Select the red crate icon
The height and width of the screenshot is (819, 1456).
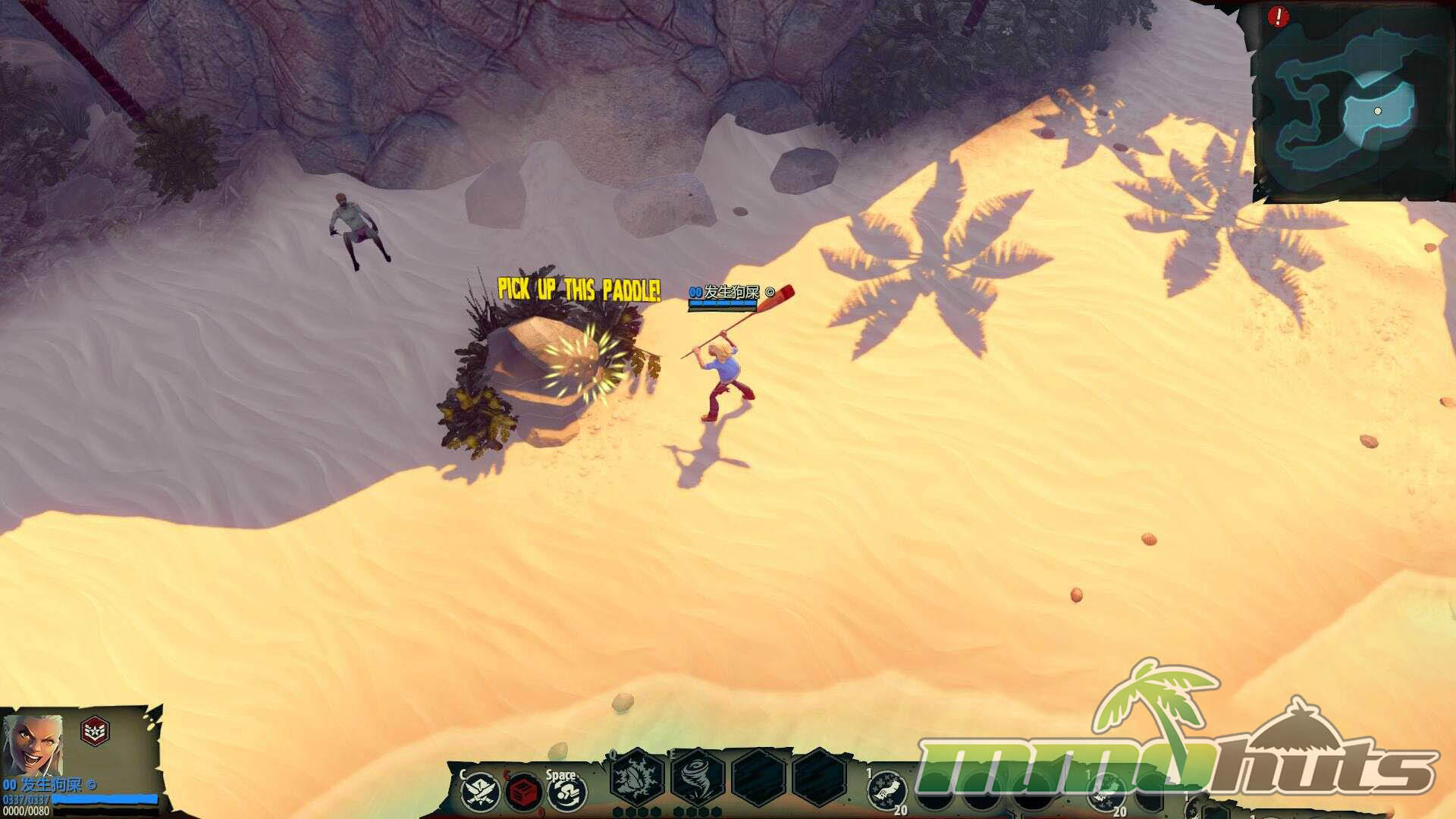(522, 793)
